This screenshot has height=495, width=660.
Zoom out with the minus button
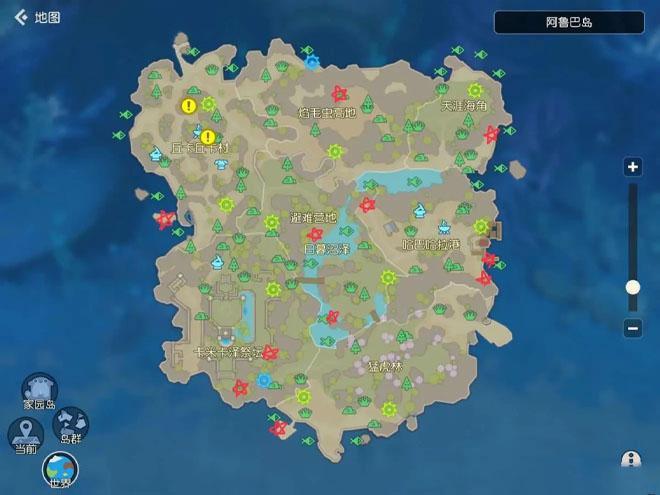632,327
